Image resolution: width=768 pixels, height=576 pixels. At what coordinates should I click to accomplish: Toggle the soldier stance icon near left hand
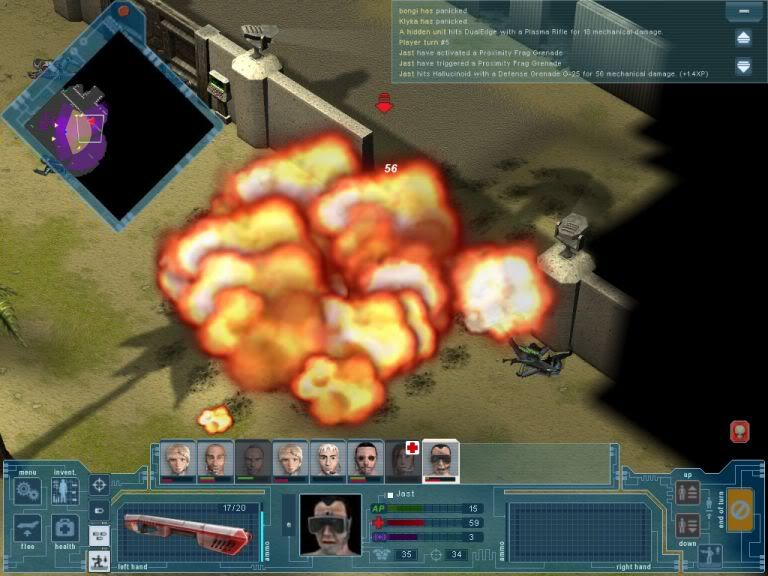[x=100, y=561]
